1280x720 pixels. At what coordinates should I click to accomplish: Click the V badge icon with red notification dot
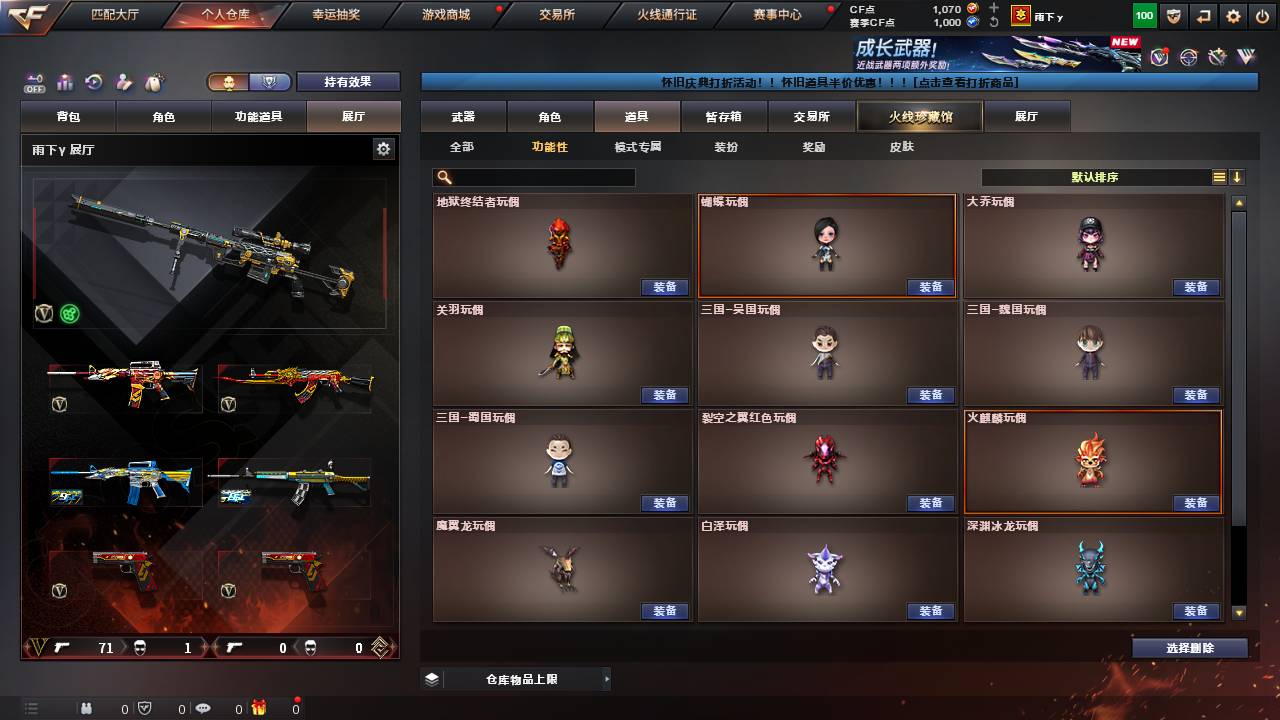(x=1159, y=58)
